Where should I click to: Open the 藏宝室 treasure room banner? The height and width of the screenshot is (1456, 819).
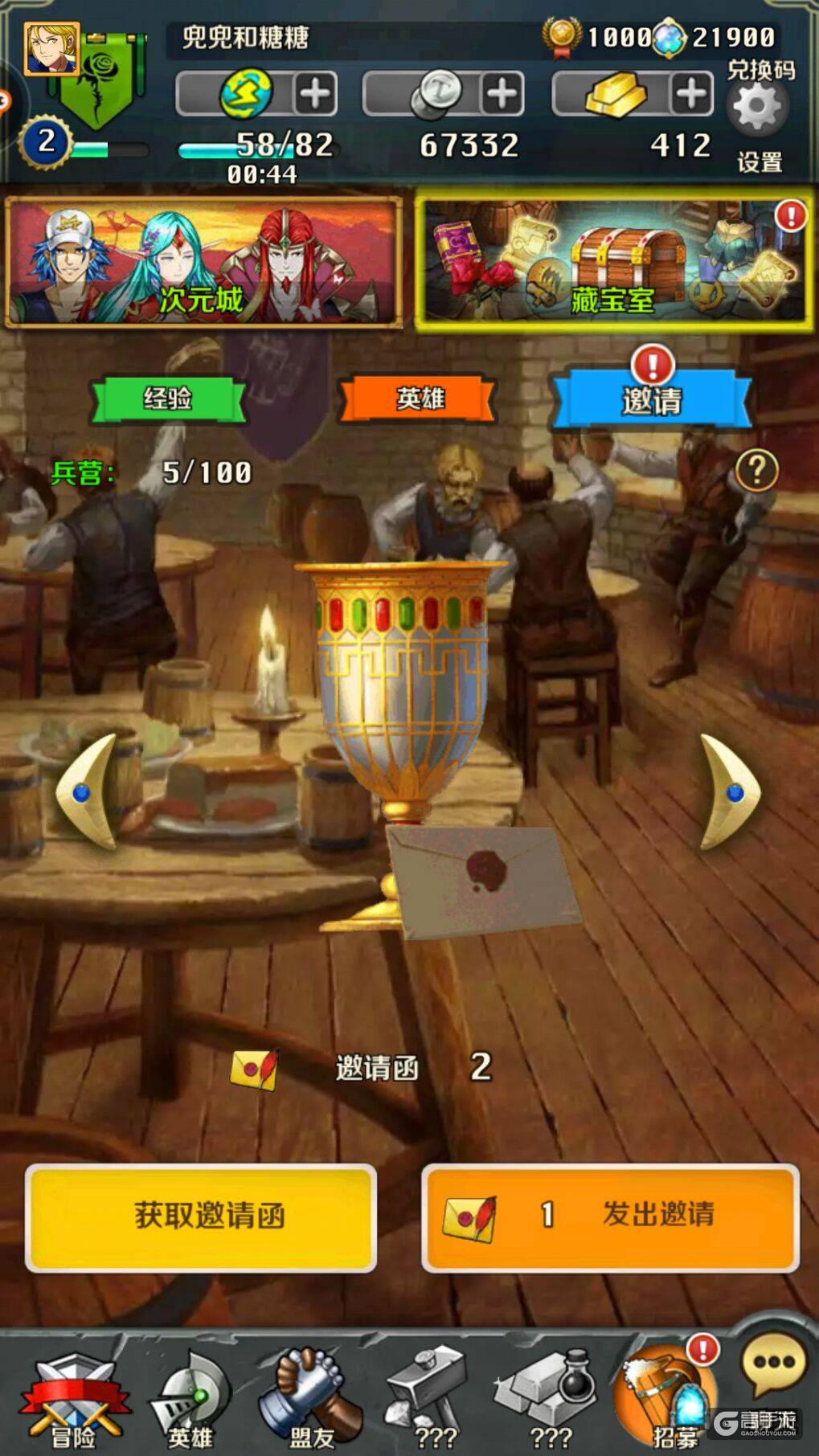(x=613, y=262)
